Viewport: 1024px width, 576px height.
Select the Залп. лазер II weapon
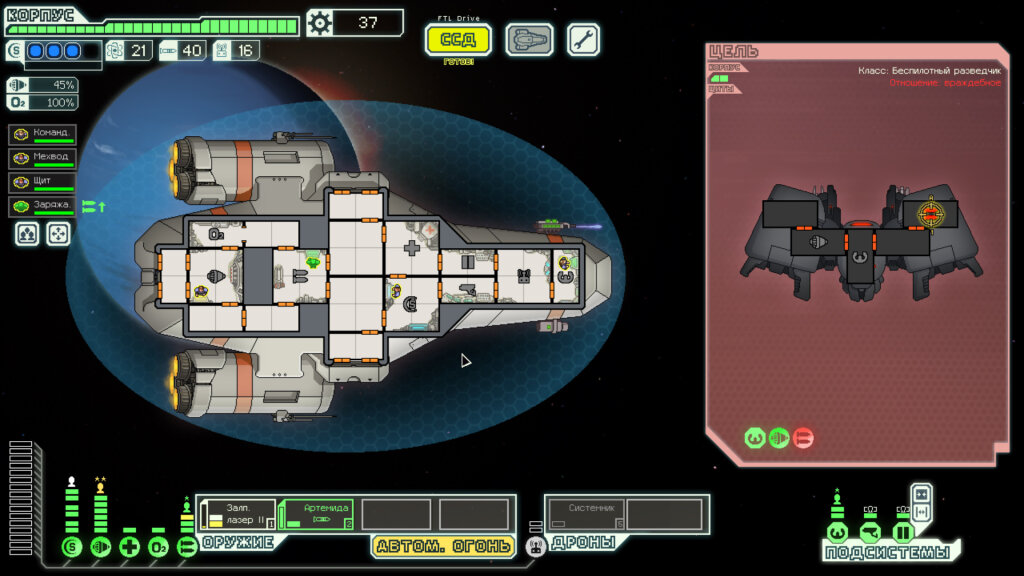point(238,514)
